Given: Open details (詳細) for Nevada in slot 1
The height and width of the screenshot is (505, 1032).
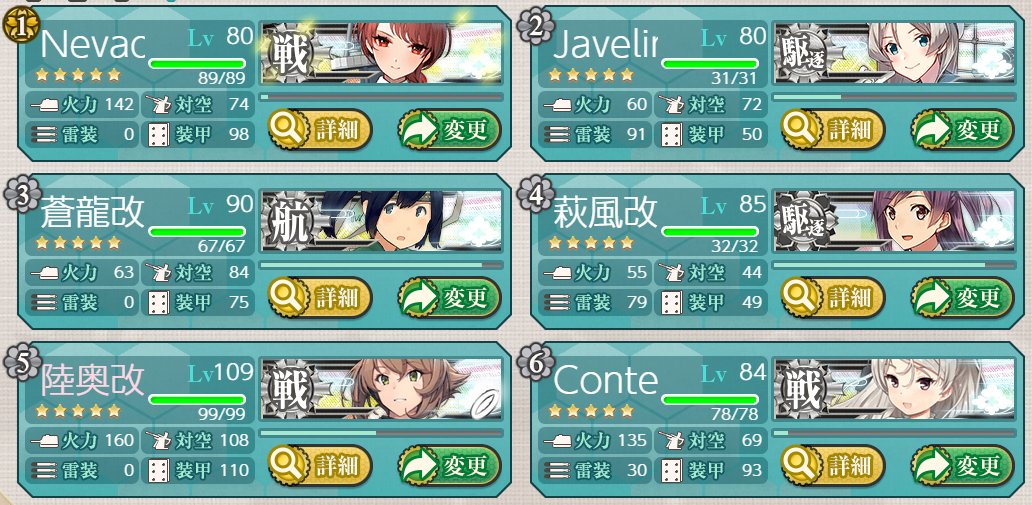Looking at the screenshot, I should [320, 130].
